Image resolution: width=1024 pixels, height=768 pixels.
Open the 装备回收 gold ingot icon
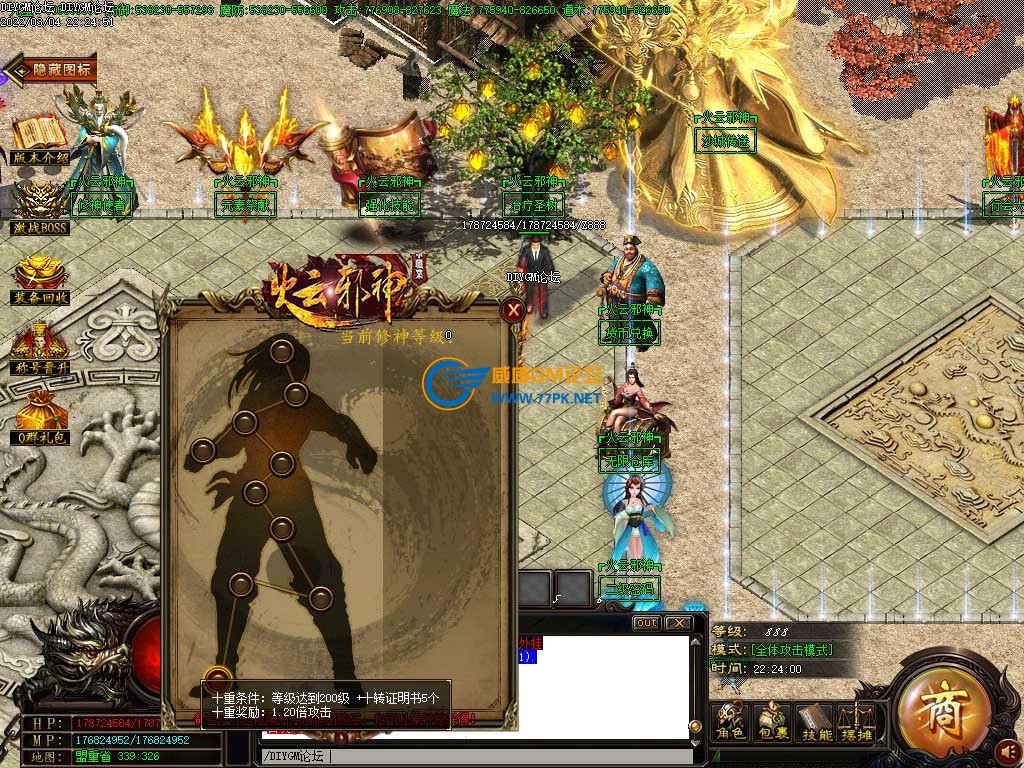(40, 277)
